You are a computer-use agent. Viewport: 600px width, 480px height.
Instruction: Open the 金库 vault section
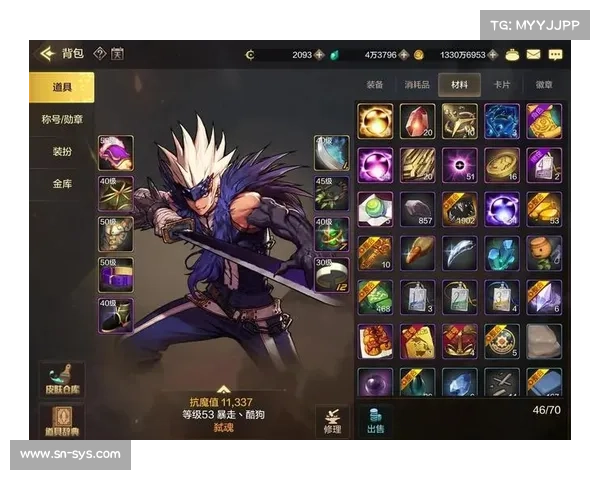(60, 184)
